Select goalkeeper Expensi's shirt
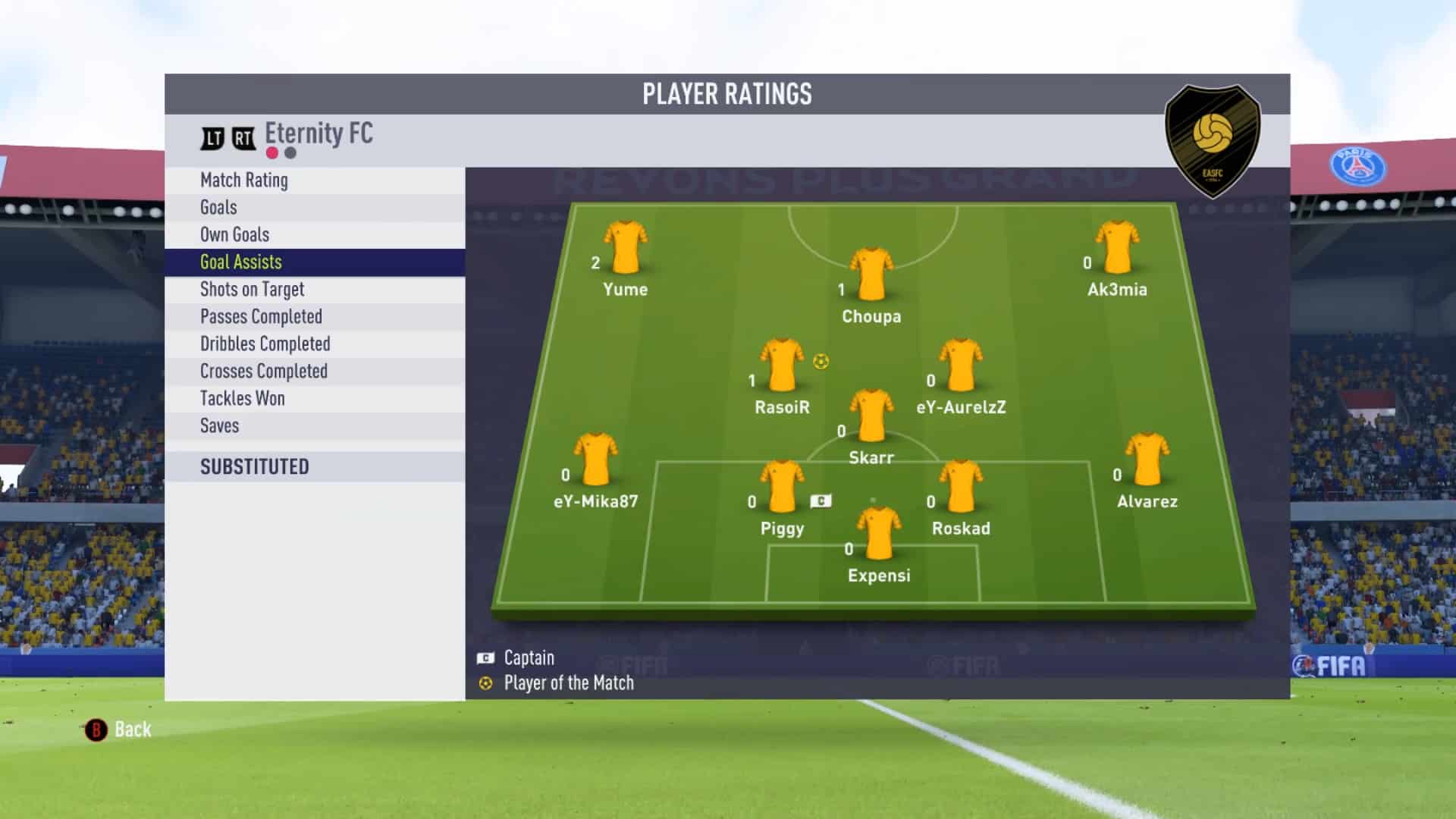 coord(879,533)
